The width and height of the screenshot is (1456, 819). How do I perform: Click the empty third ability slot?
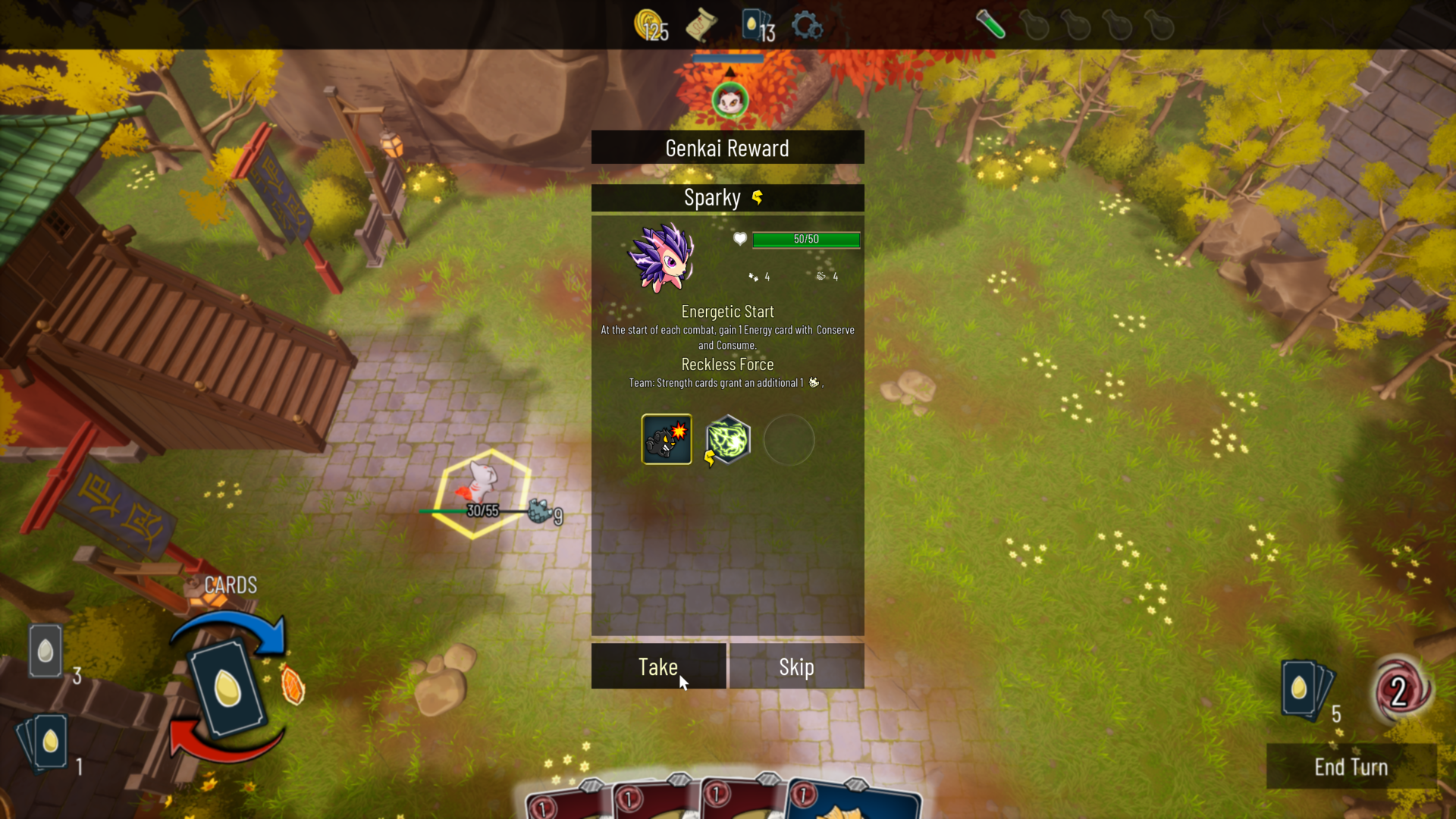[789, 439]
